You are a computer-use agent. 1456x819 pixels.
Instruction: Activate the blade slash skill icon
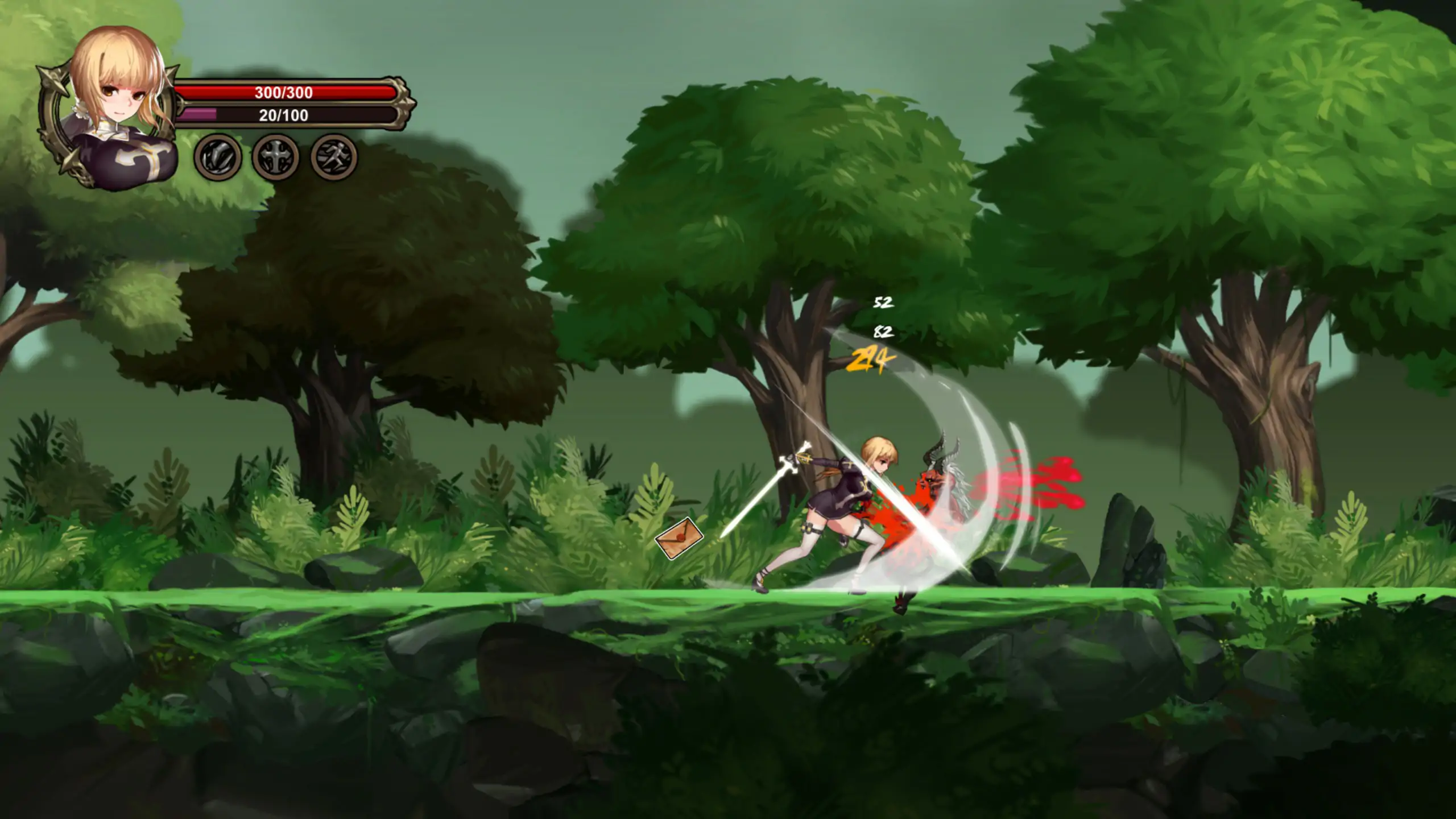click(x=218, y=157)
